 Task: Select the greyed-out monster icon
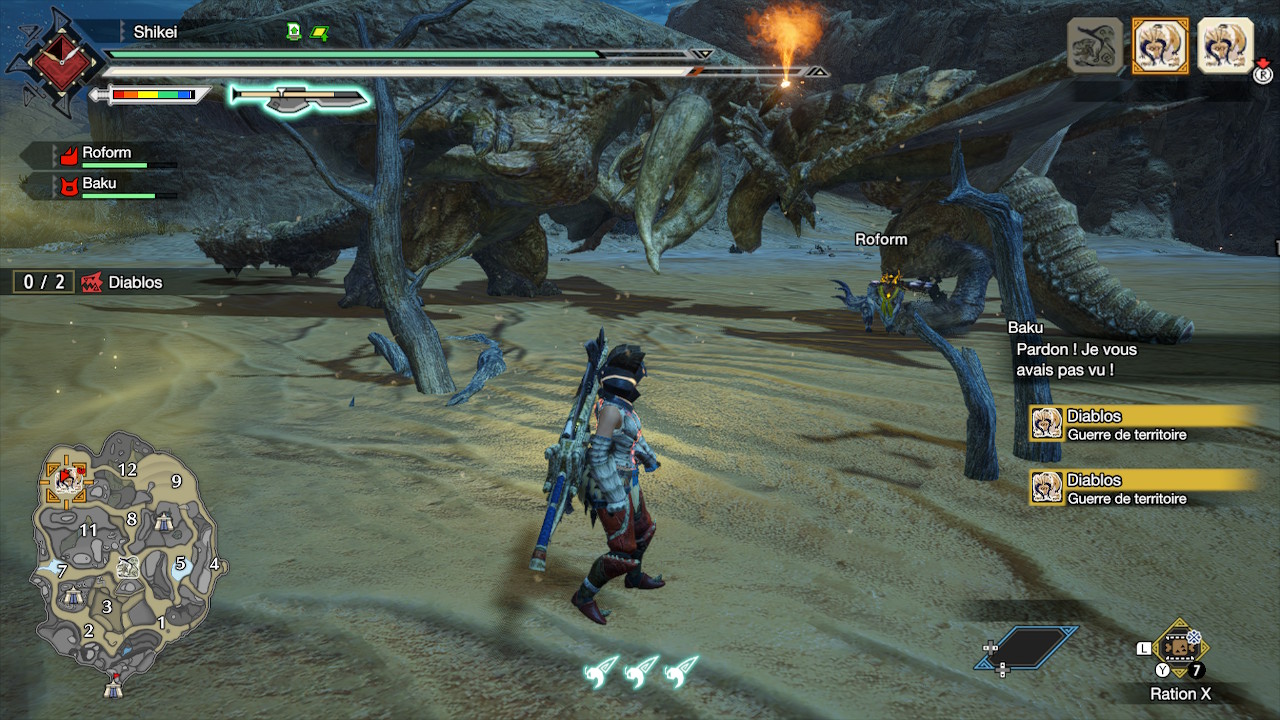pyautogui.click(x=1094, y=45)
